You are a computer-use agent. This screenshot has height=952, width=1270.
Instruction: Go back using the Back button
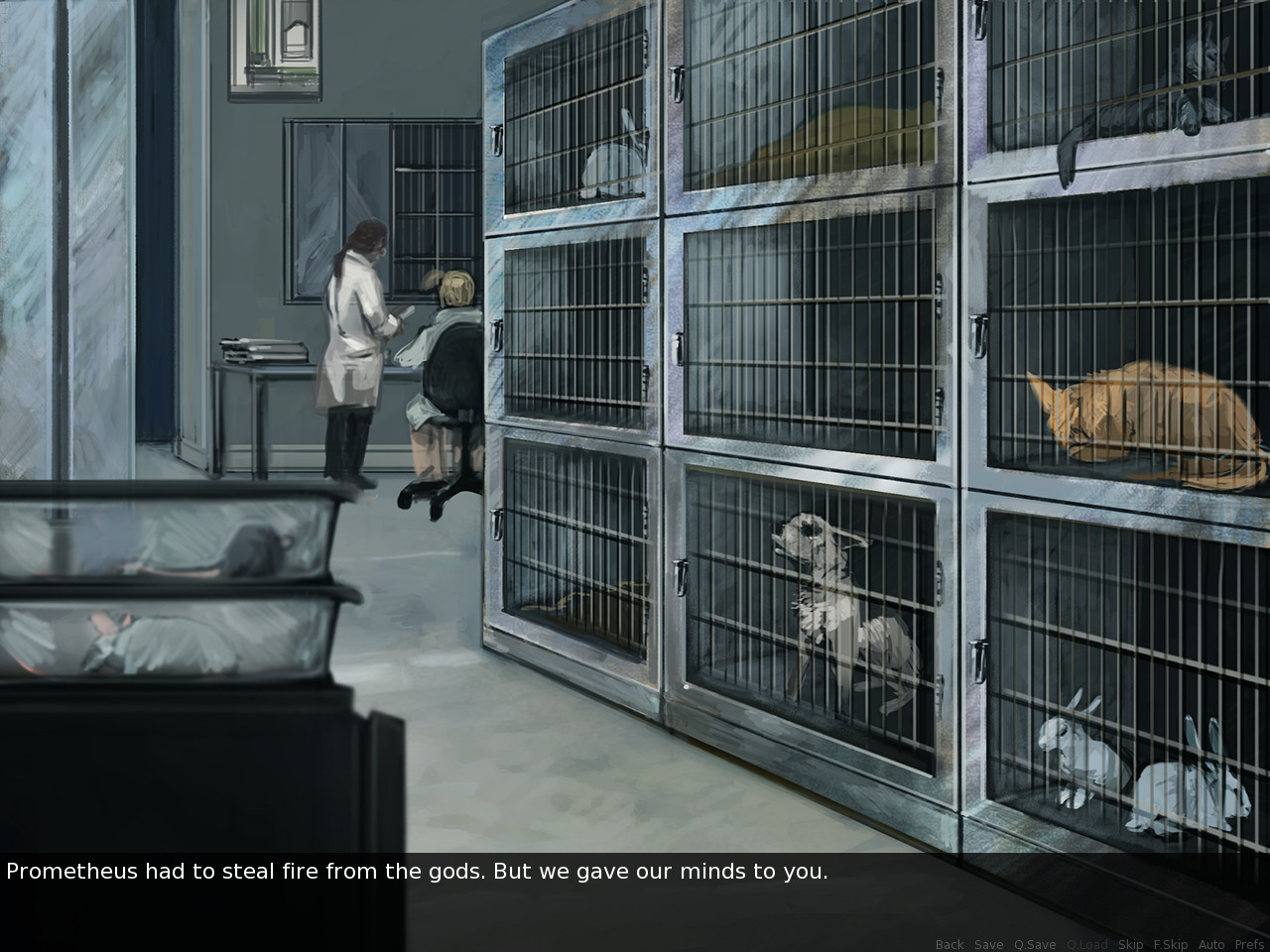[x=950, y=944]
